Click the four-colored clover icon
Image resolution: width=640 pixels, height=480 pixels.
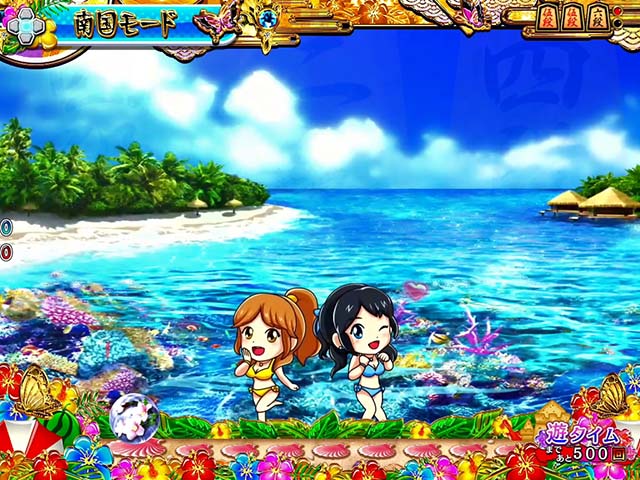coord(23,25)
